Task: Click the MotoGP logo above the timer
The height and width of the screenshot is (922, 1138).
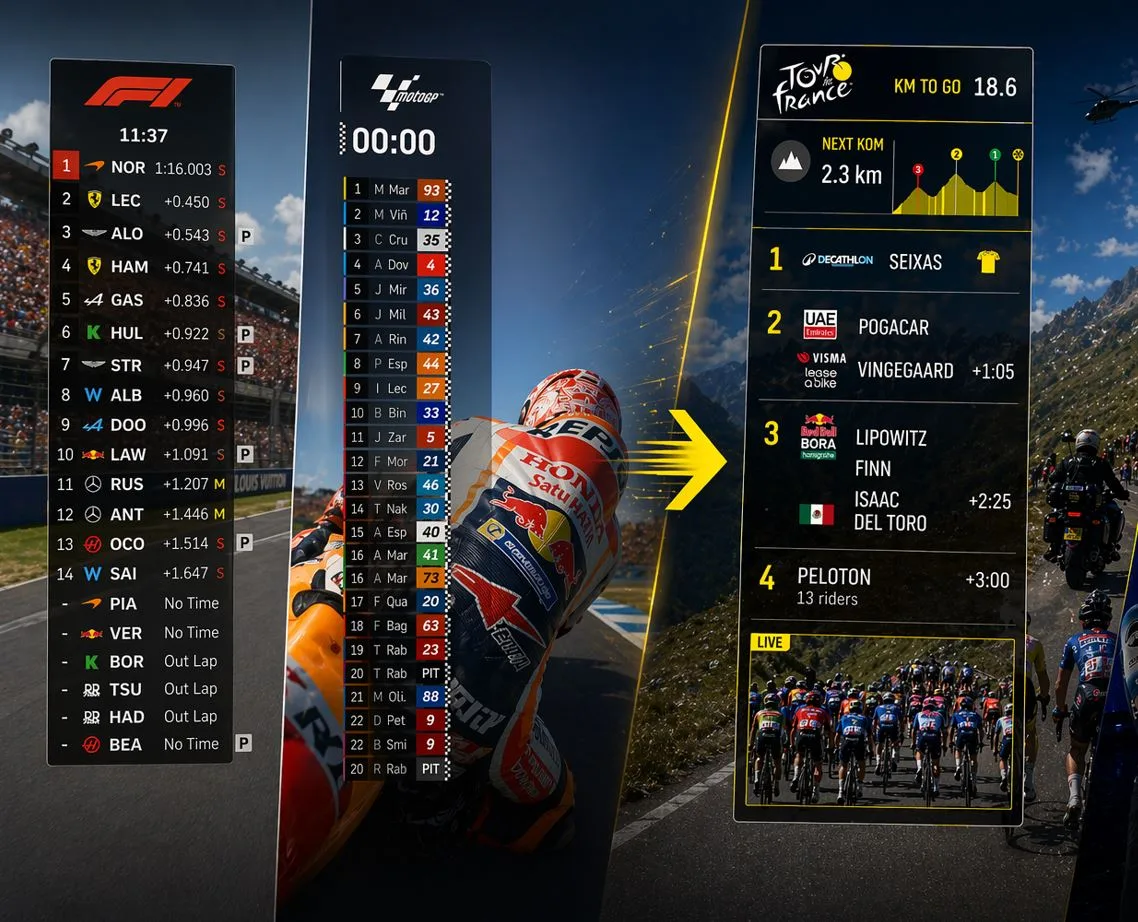Action: click(407, 92)
